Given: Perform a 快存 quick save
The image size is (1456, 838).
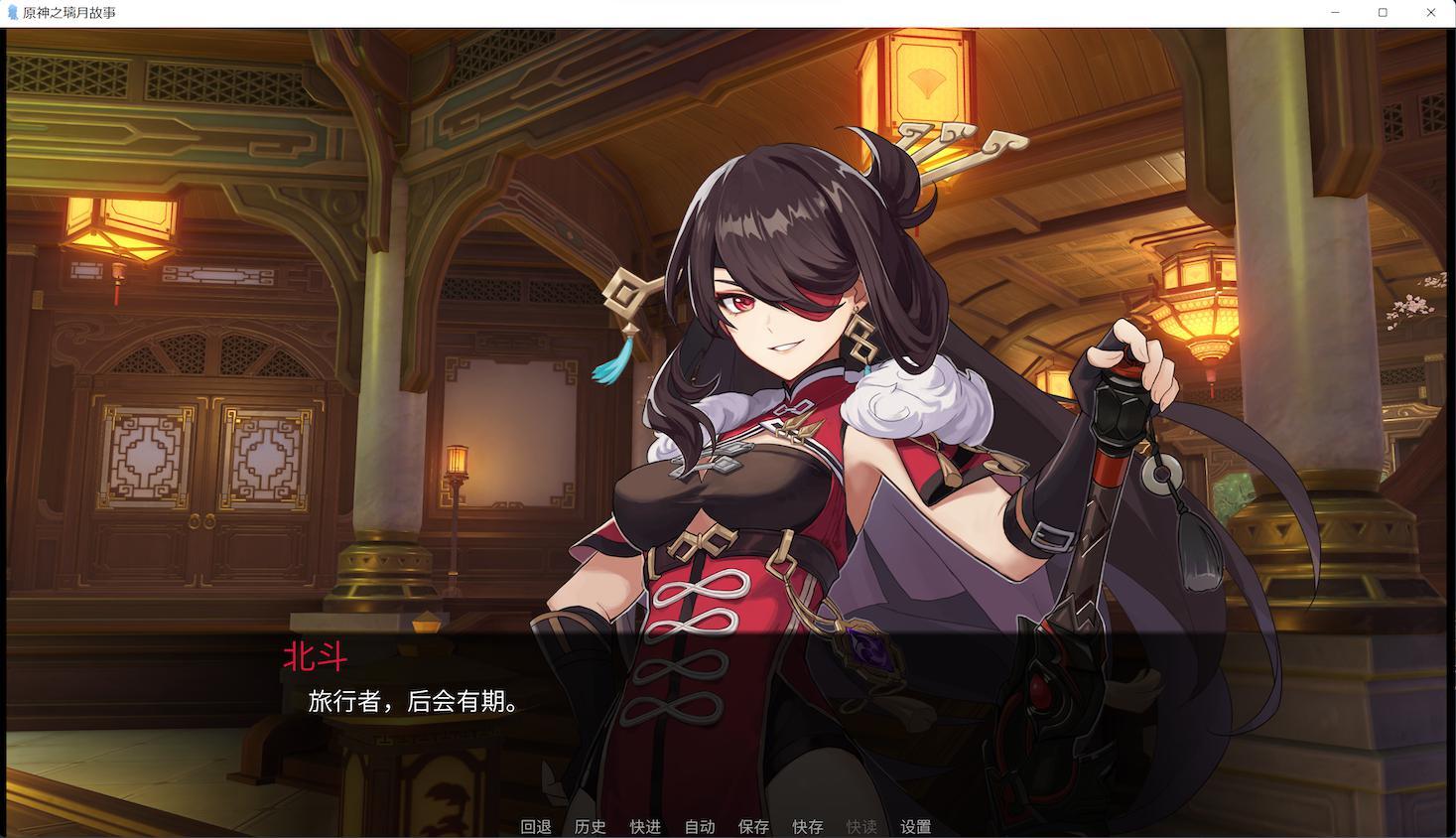Looking at the screenshot, I should 806,825.
